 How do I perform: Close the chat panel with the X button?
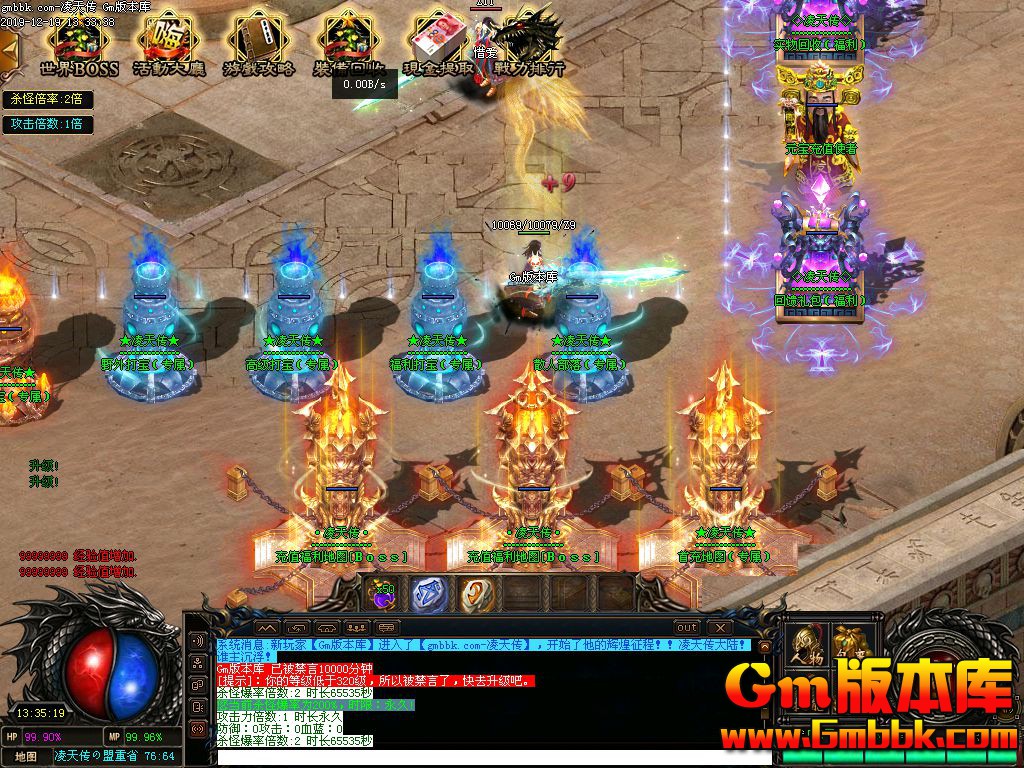tap(719, 627)
